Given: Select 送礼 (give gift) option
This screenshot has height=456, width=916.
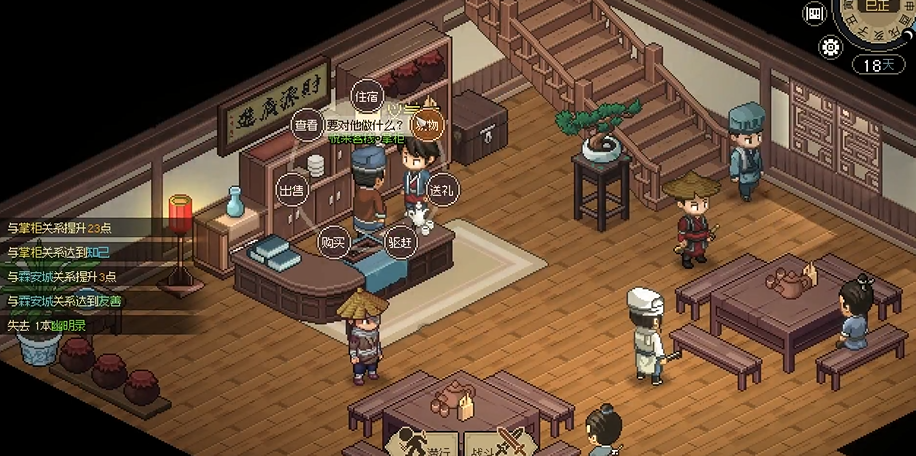Looking at the screenshot, I should coord(441,190).
